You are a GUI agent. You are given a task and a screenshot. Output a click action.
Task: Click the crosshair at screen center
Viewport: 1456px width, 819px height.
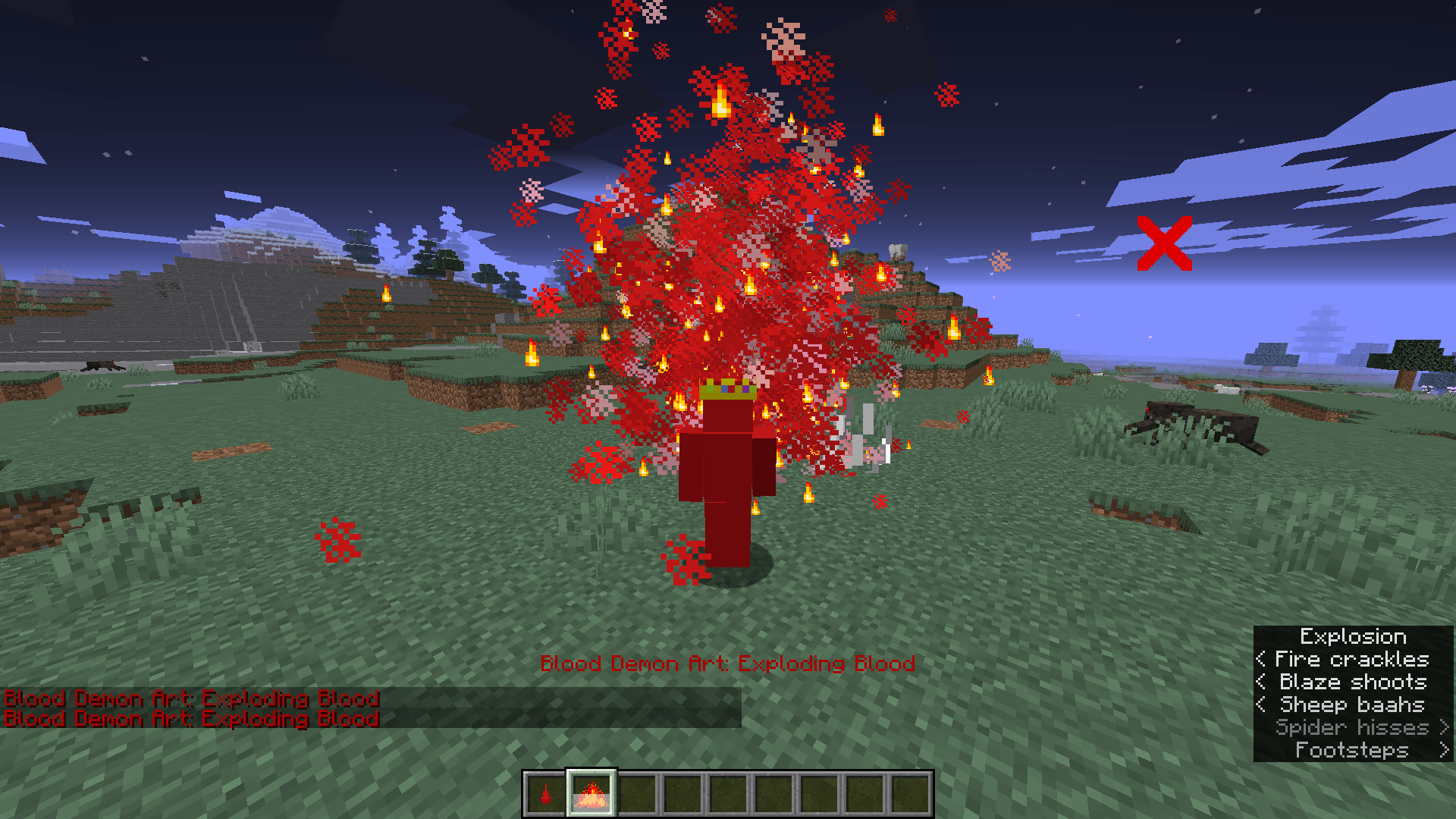[x=728, y=409]
